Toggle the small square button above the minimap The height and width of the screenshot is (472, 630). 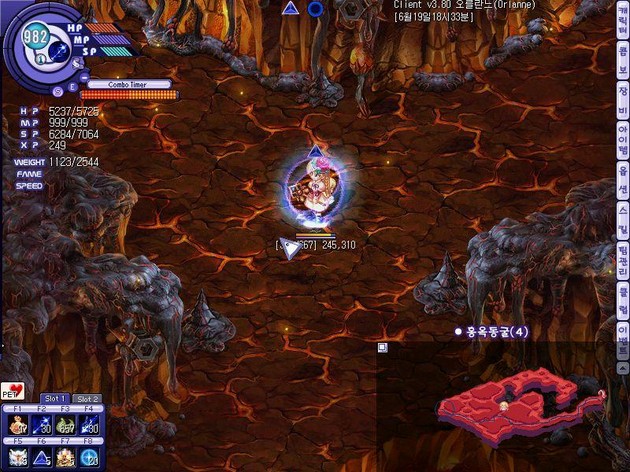coord(382,347)
